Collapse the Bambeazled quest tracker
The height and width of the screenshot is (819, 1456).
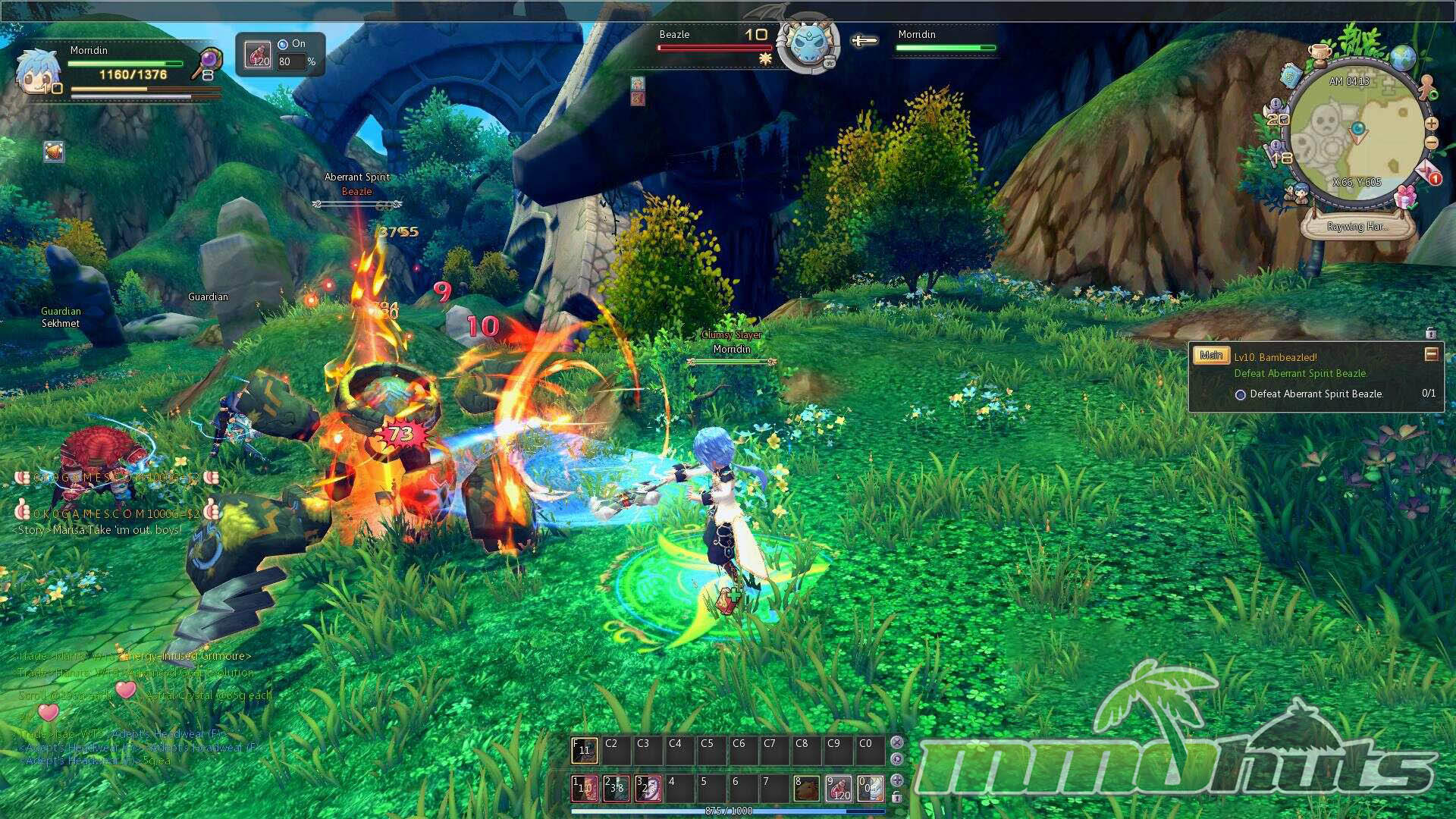(1431, 354)
